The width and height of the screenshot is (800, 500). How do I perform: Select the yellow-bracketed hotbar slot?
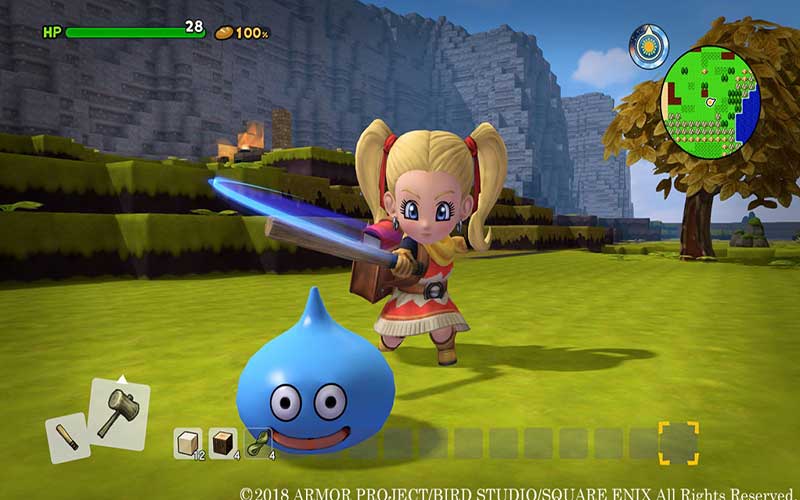pyautogui.click(x=678, y=442)
